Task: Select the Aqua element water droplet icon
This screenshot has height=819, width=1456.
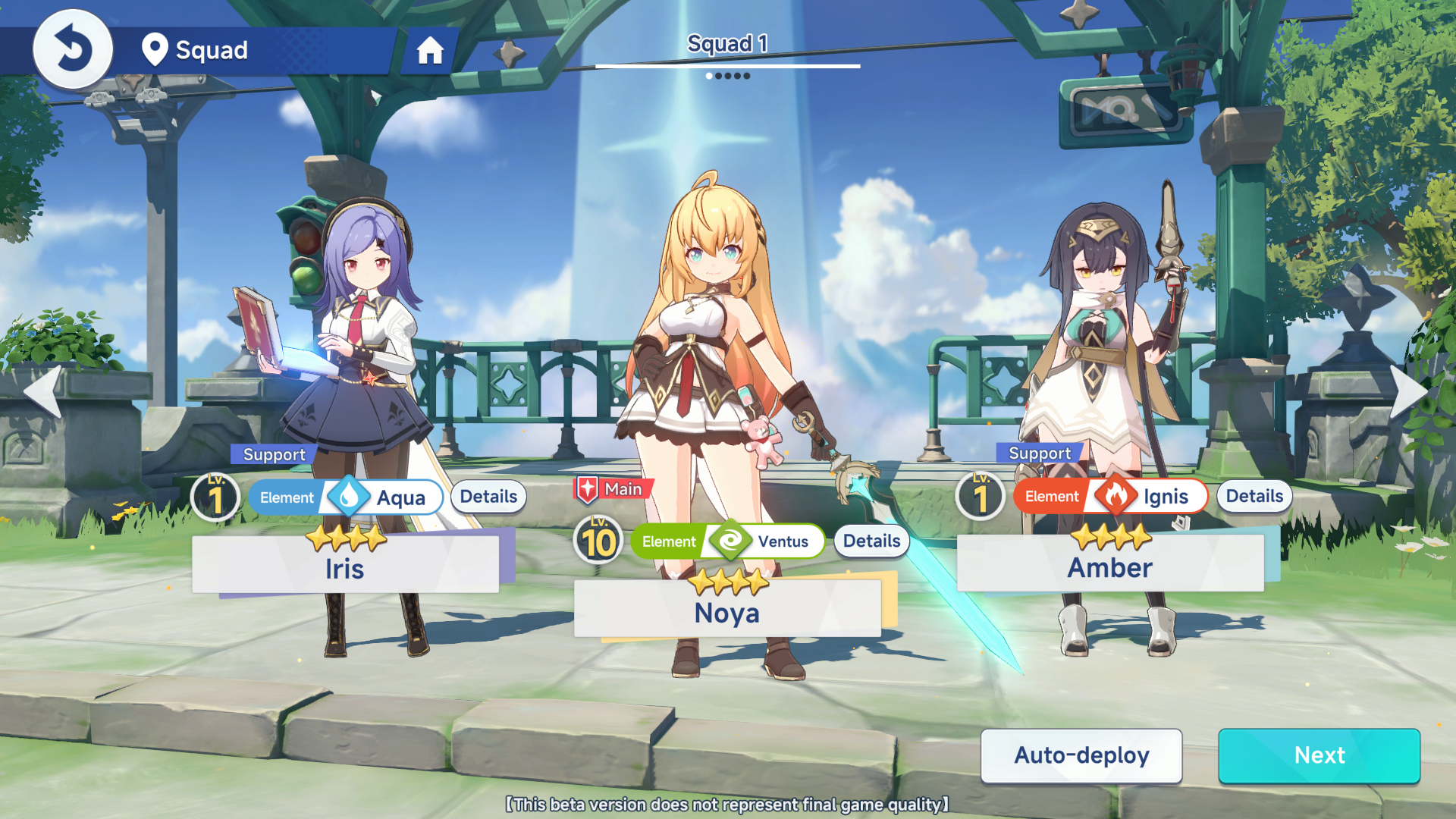Action: point(348,497)
